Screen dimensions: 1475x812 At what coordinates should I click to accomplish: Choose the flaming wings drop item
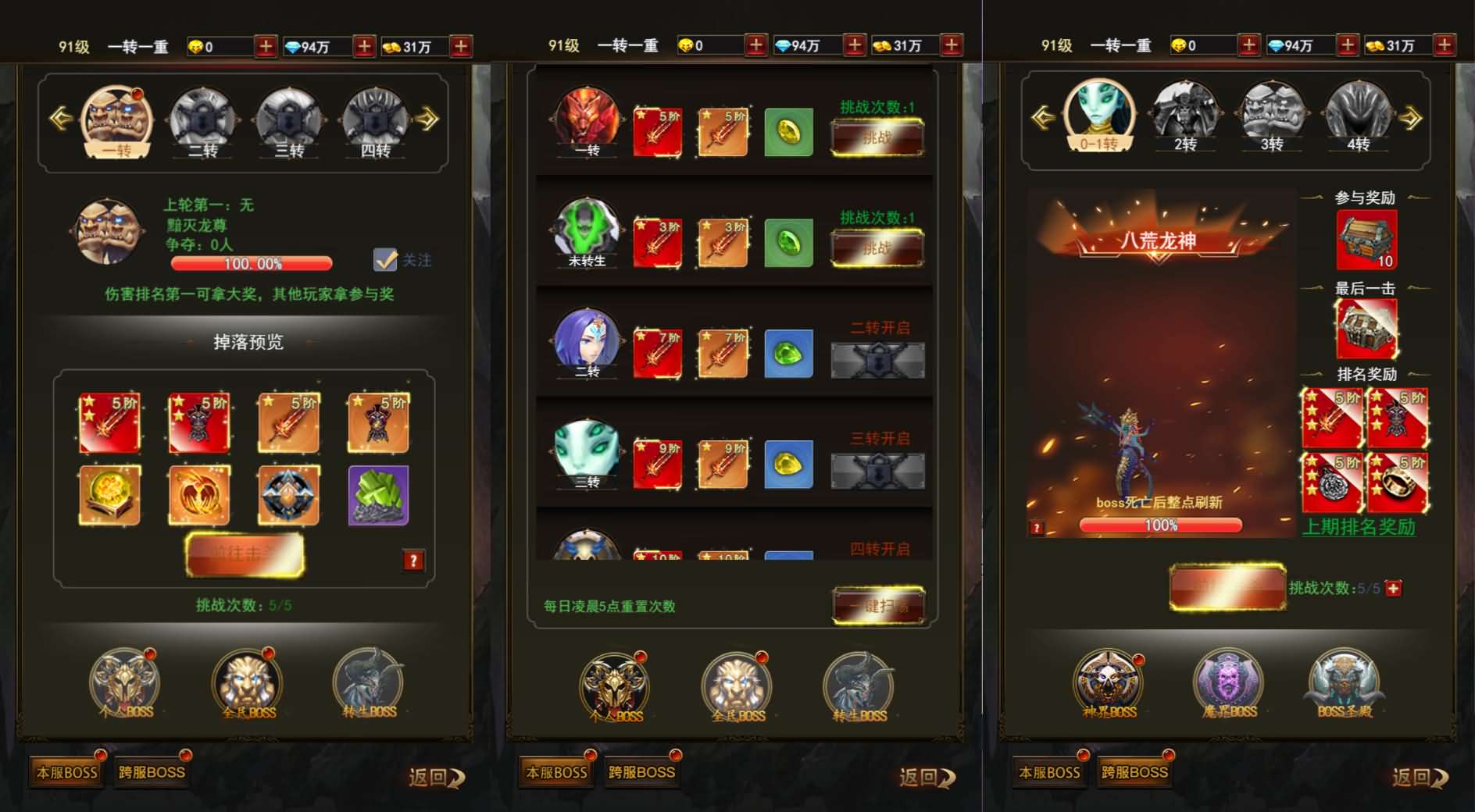click(x=199, y=495)
